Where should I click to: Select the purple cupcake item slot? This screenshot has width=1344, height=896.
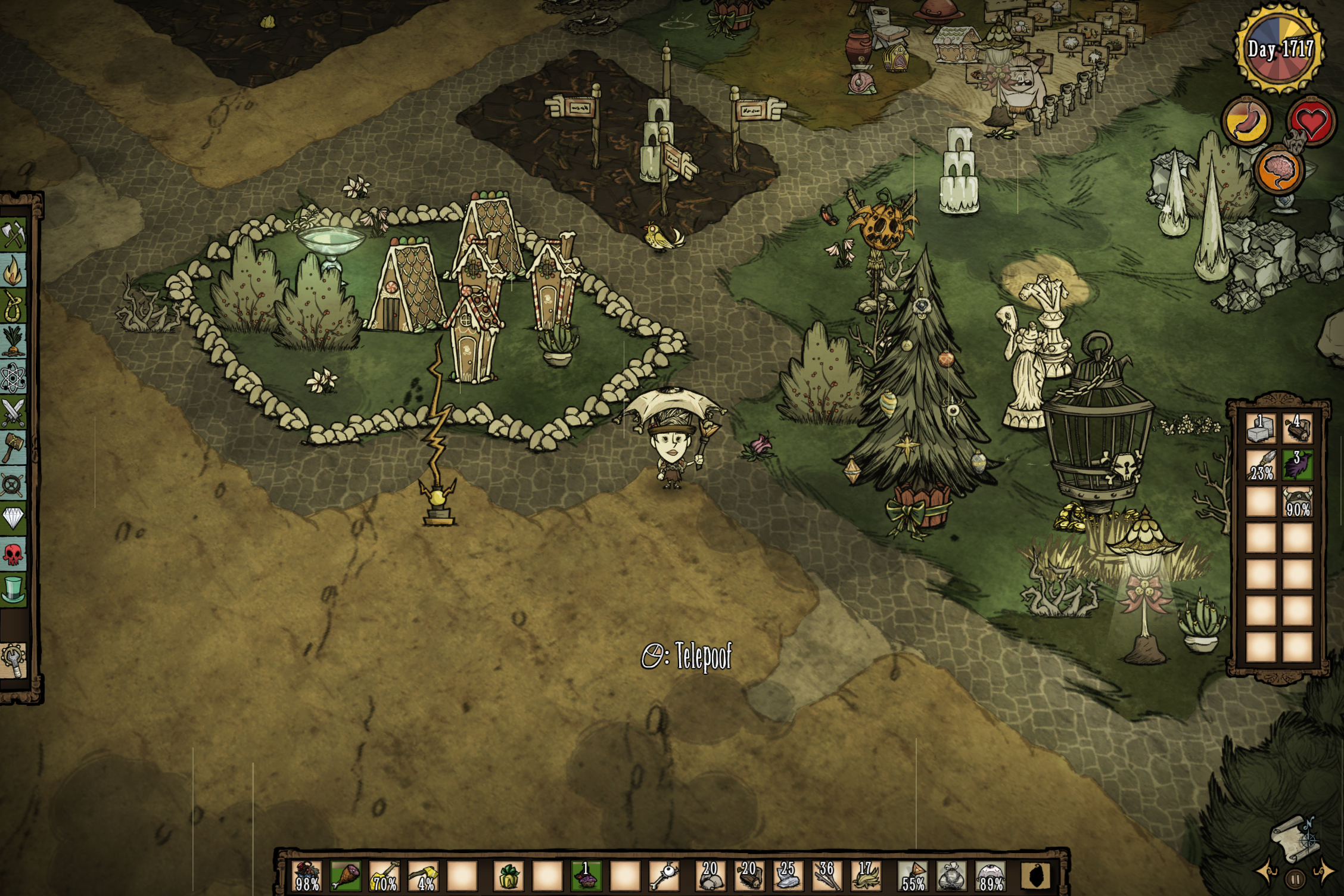[586, 876]
